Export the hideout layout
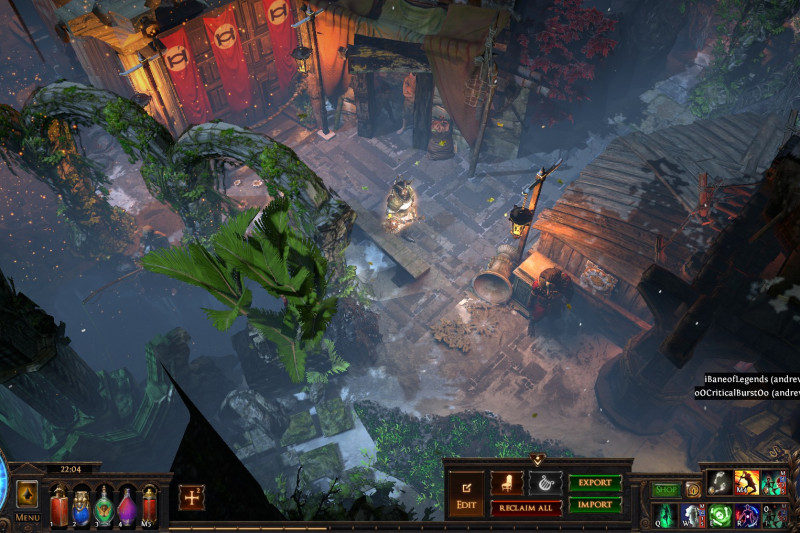 pos(595,483)
